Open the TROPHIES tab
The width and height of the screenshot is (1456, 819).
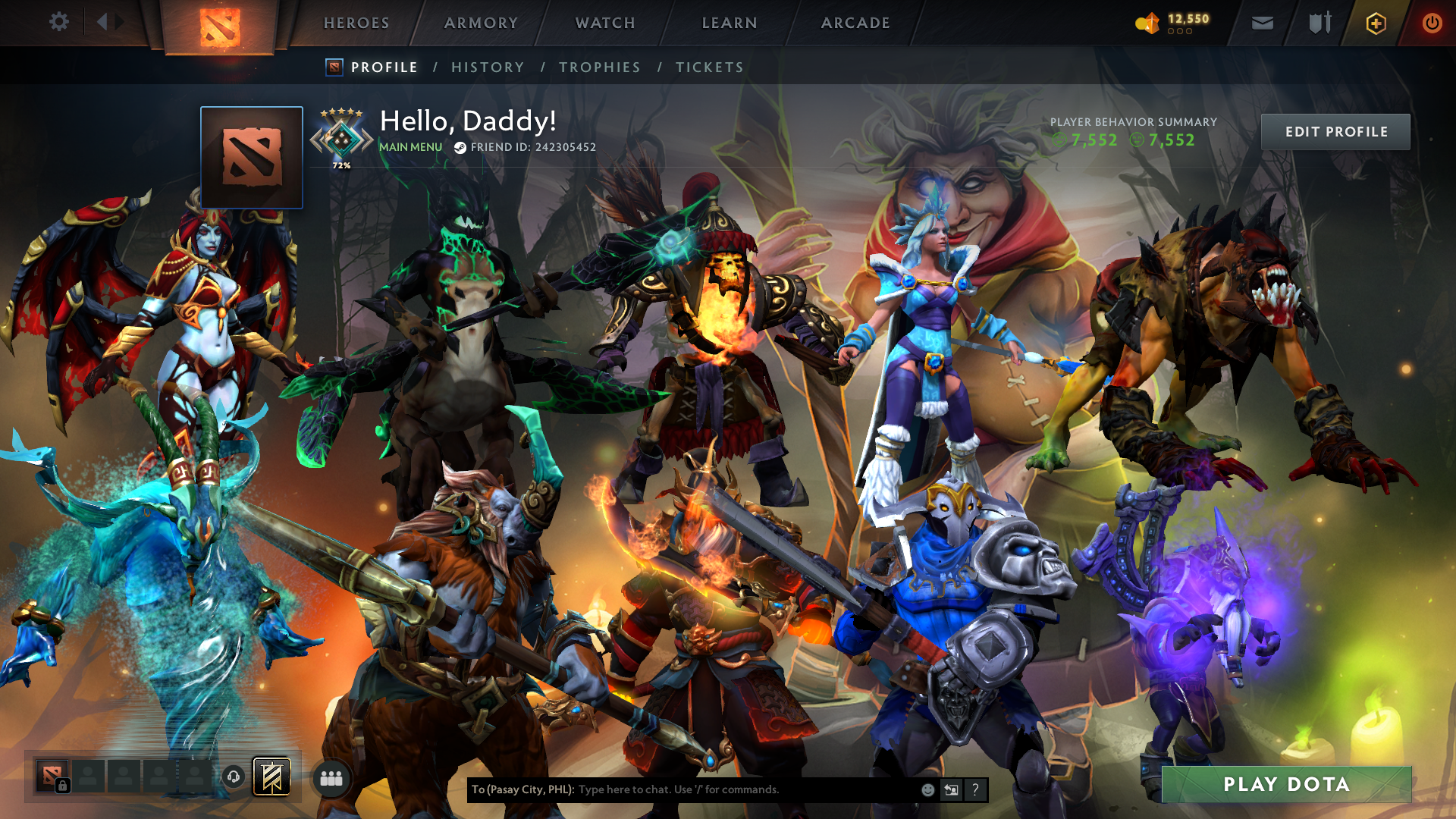[x=599, y=67]
